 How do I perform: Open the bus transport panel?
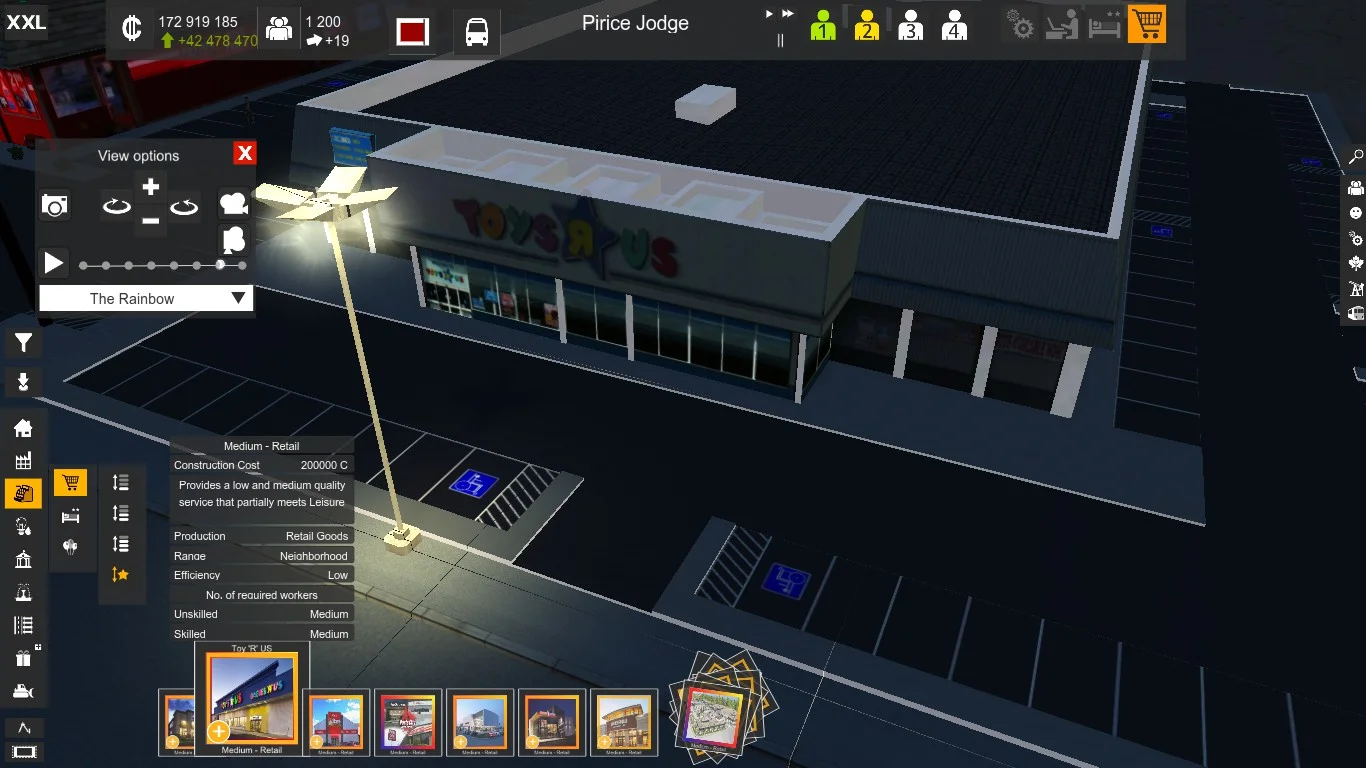477,32
